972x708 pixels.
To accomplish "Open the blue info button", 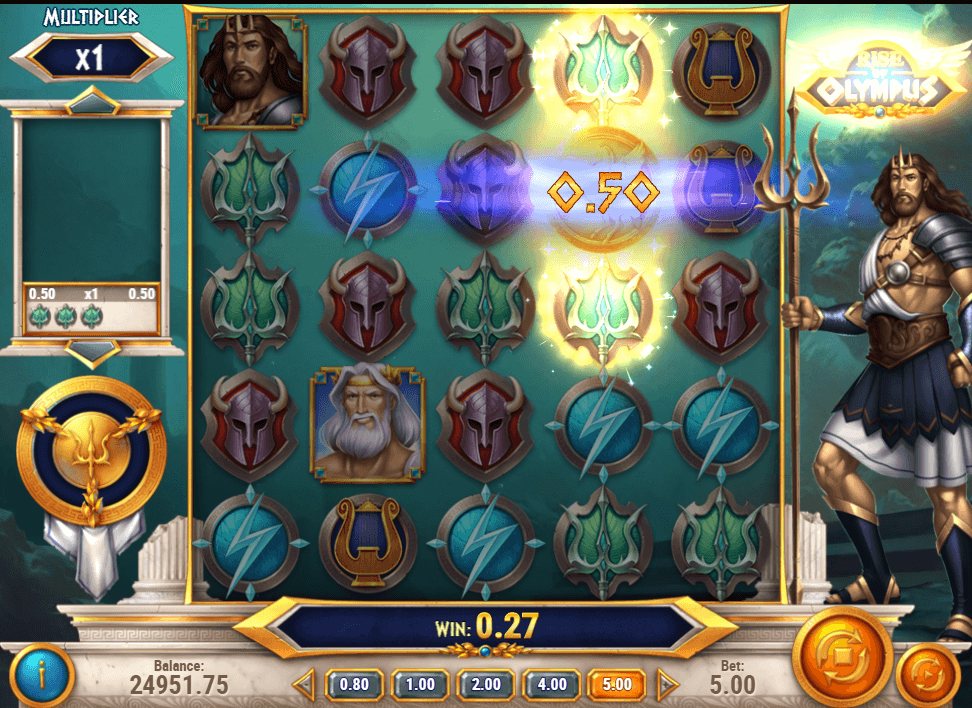I will (42, 676).
